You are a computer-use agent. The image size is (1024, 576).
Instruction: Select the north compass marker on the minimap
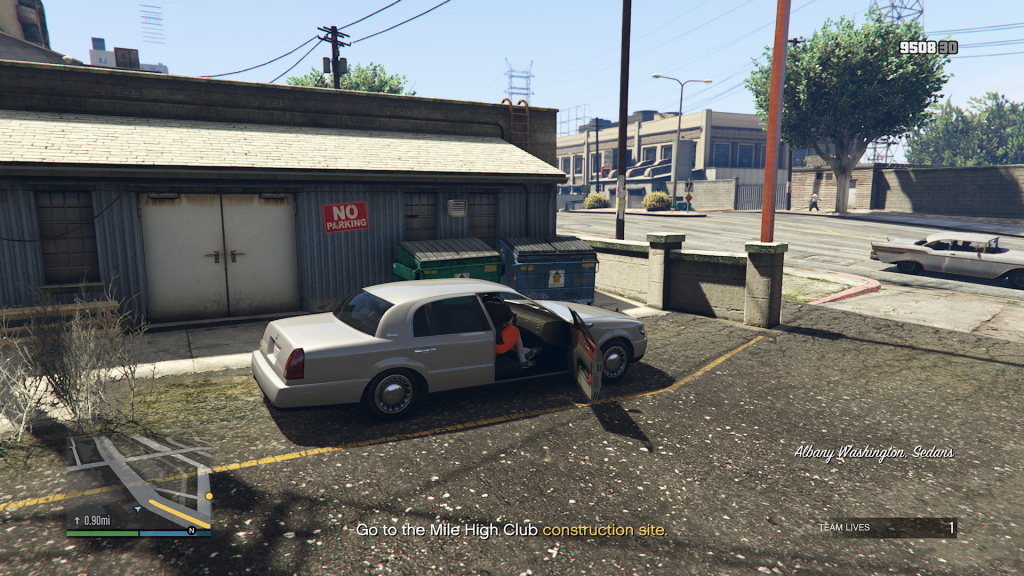point(191,529)
